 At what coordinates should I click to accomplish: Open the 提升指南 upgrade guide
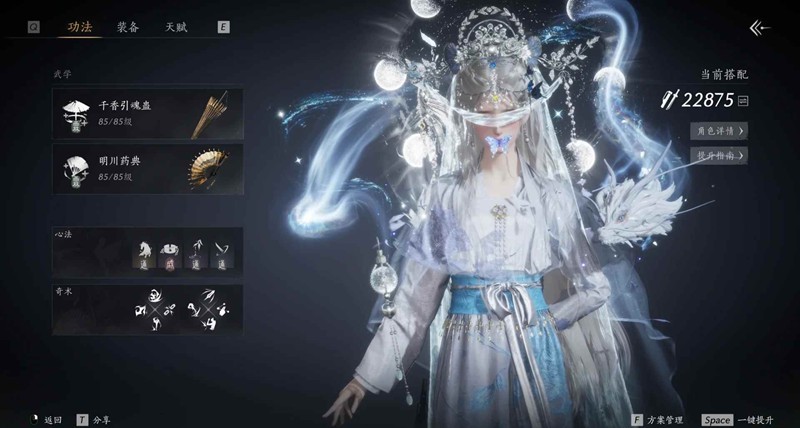point(718,155)
